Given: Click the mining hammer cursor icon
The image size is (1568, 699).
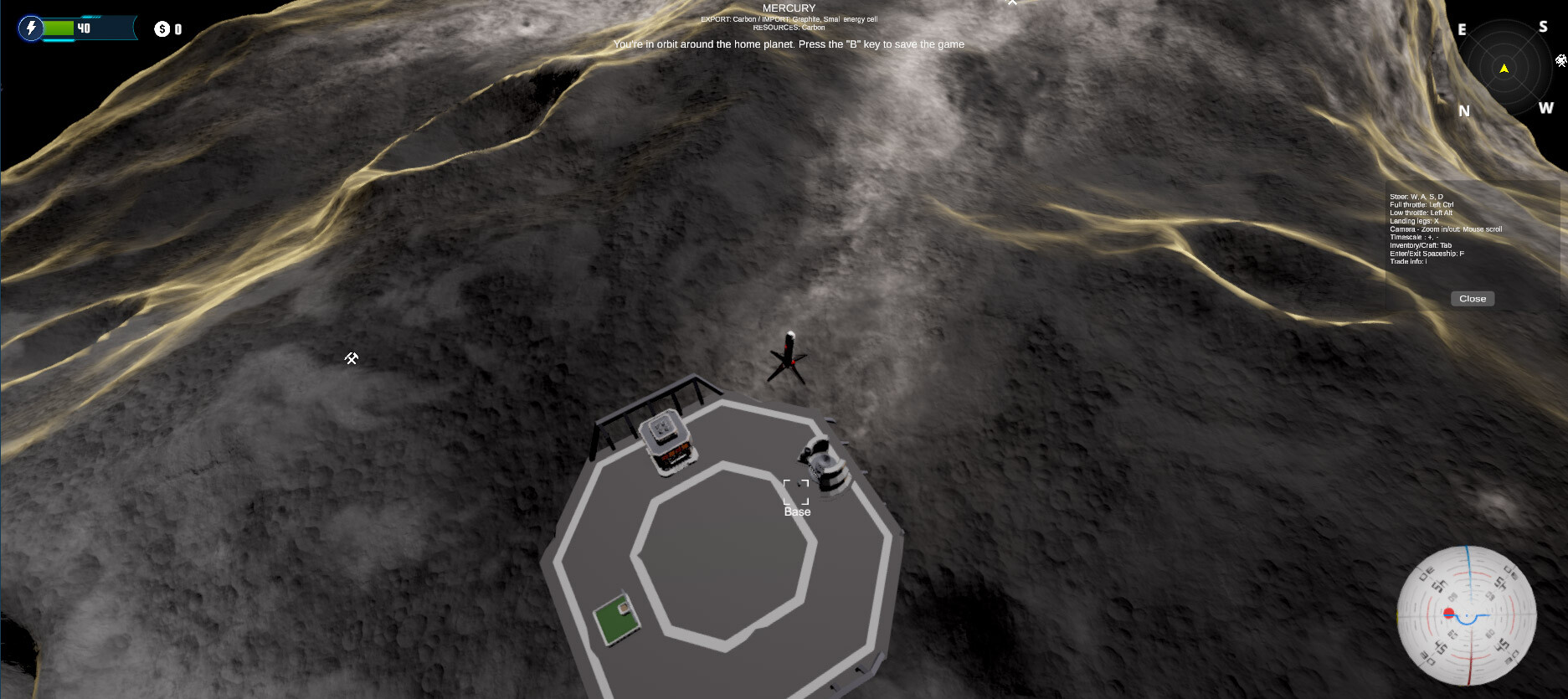Looking at the screenshot, I should (351, 358).
